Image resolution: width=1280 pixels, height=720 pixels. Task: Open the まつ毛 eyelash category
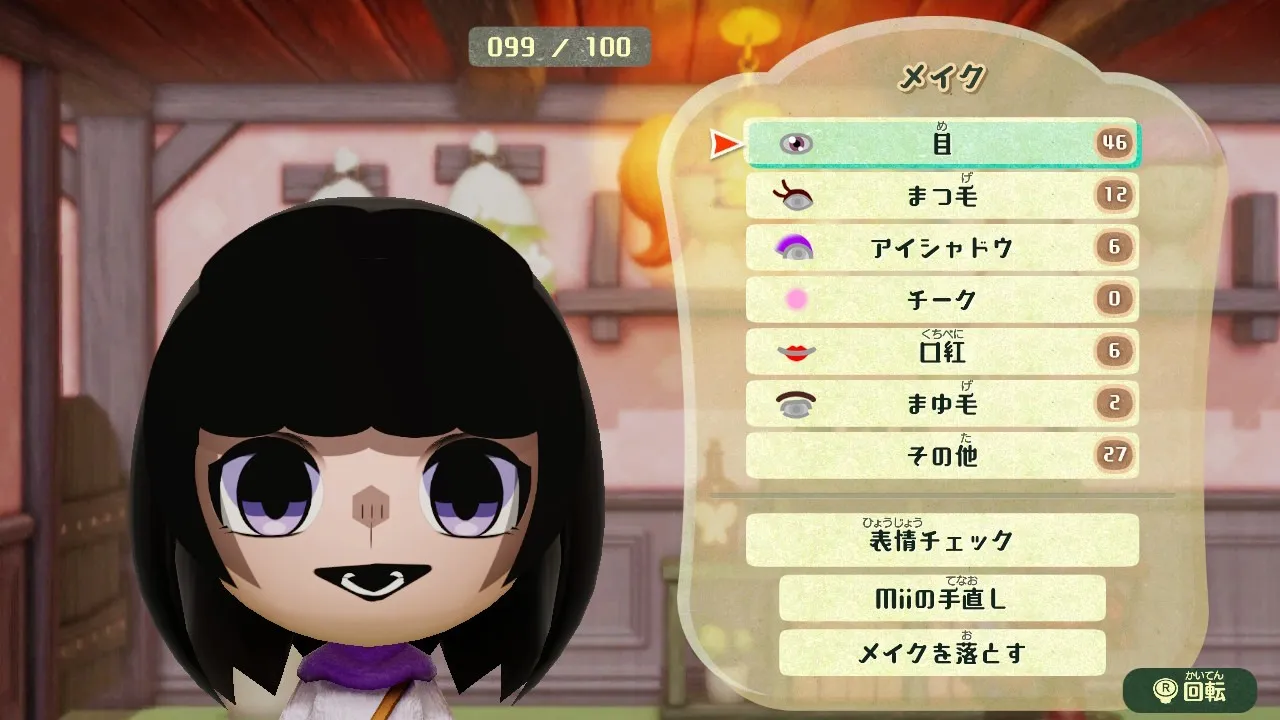pos(941,195)
